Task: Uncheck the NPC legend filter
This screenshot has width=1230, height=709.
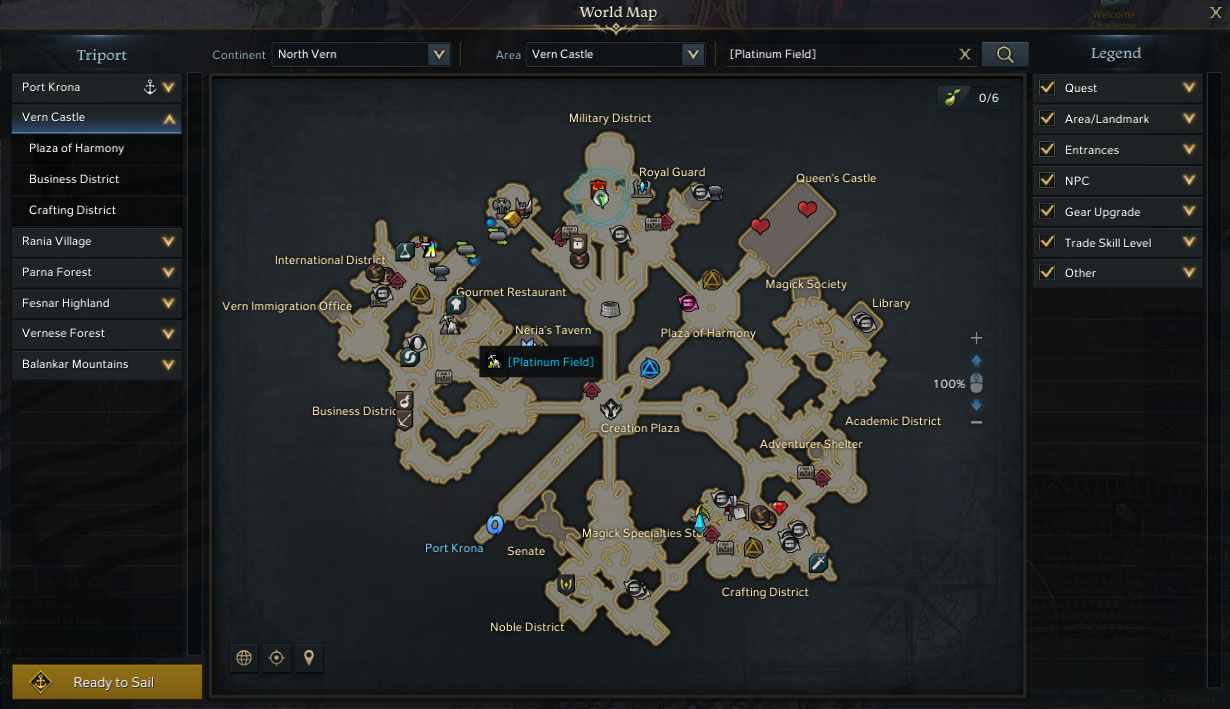Action: [x=1047, y=181]
